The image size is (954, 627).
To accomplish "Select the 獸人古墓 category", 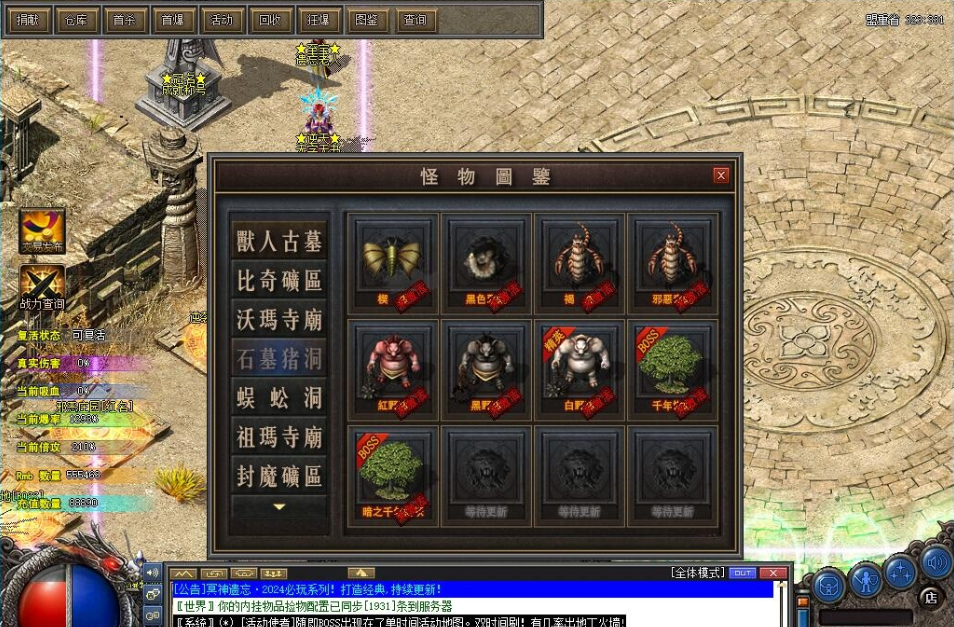I will click(279, 241).
